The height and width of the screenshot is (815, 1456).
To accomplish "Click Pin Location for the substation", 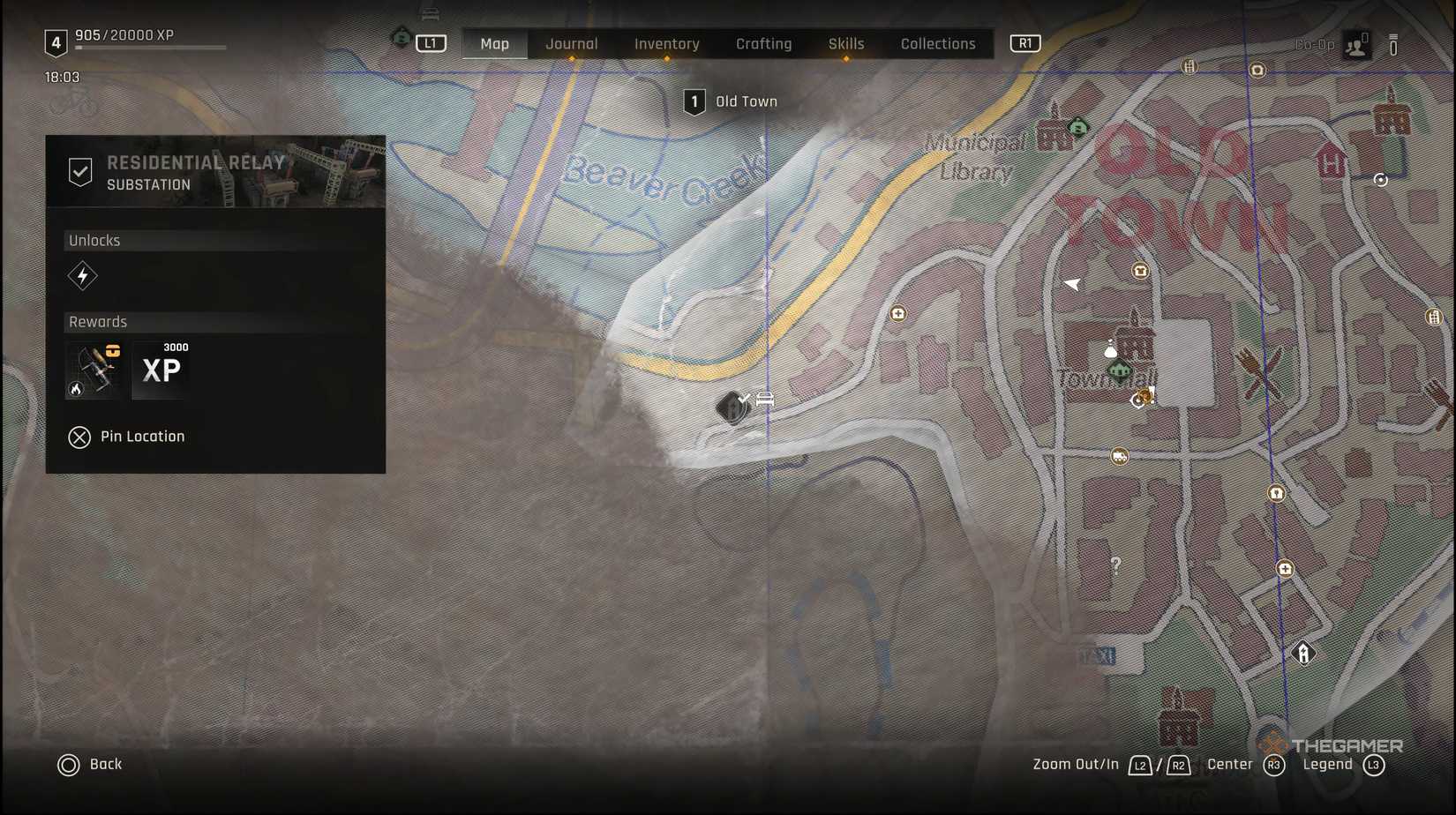I will (x=141, y=437).
